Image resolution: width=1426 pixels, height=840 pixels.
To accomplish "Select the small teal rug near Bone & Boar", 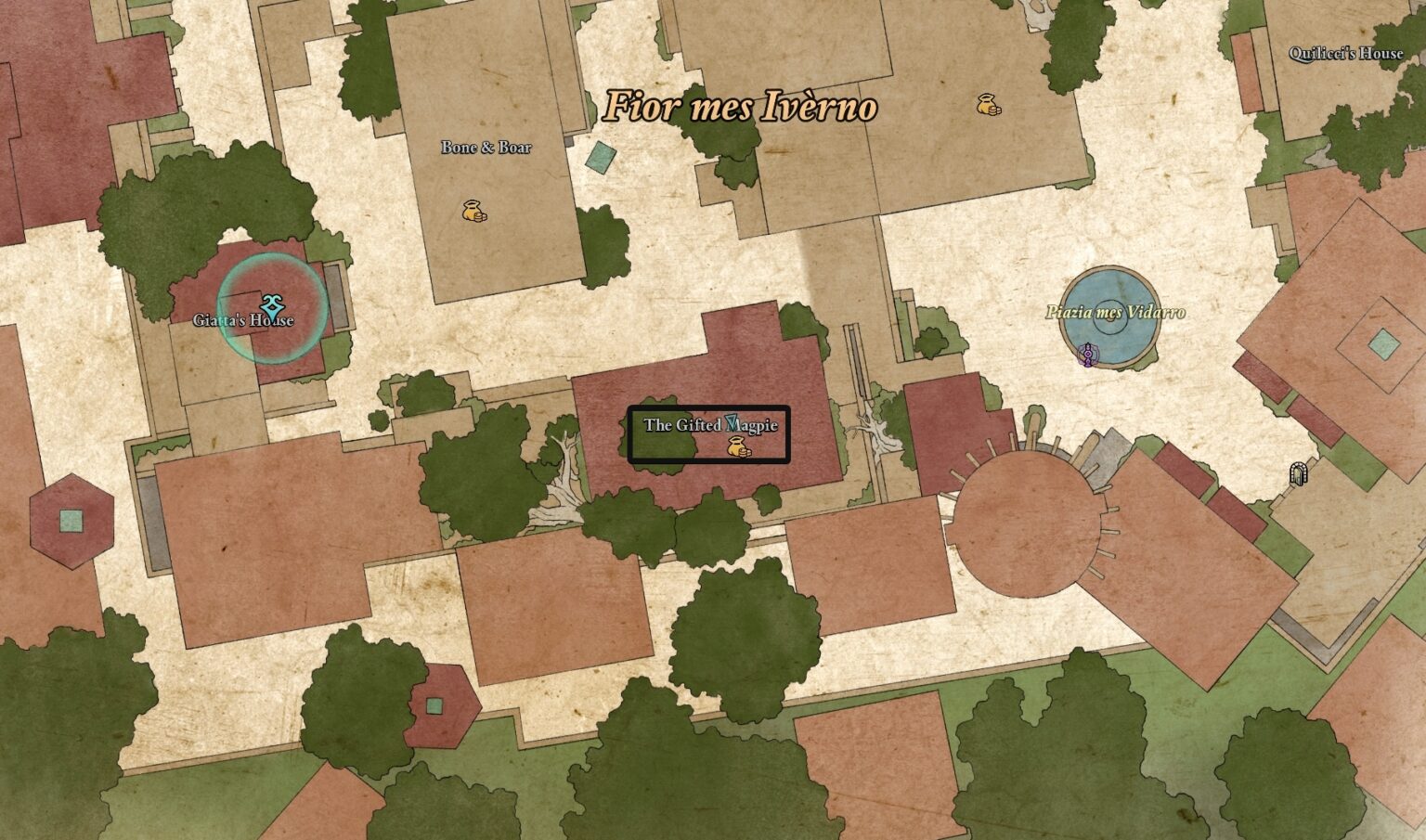I will (x=601, y=160).
